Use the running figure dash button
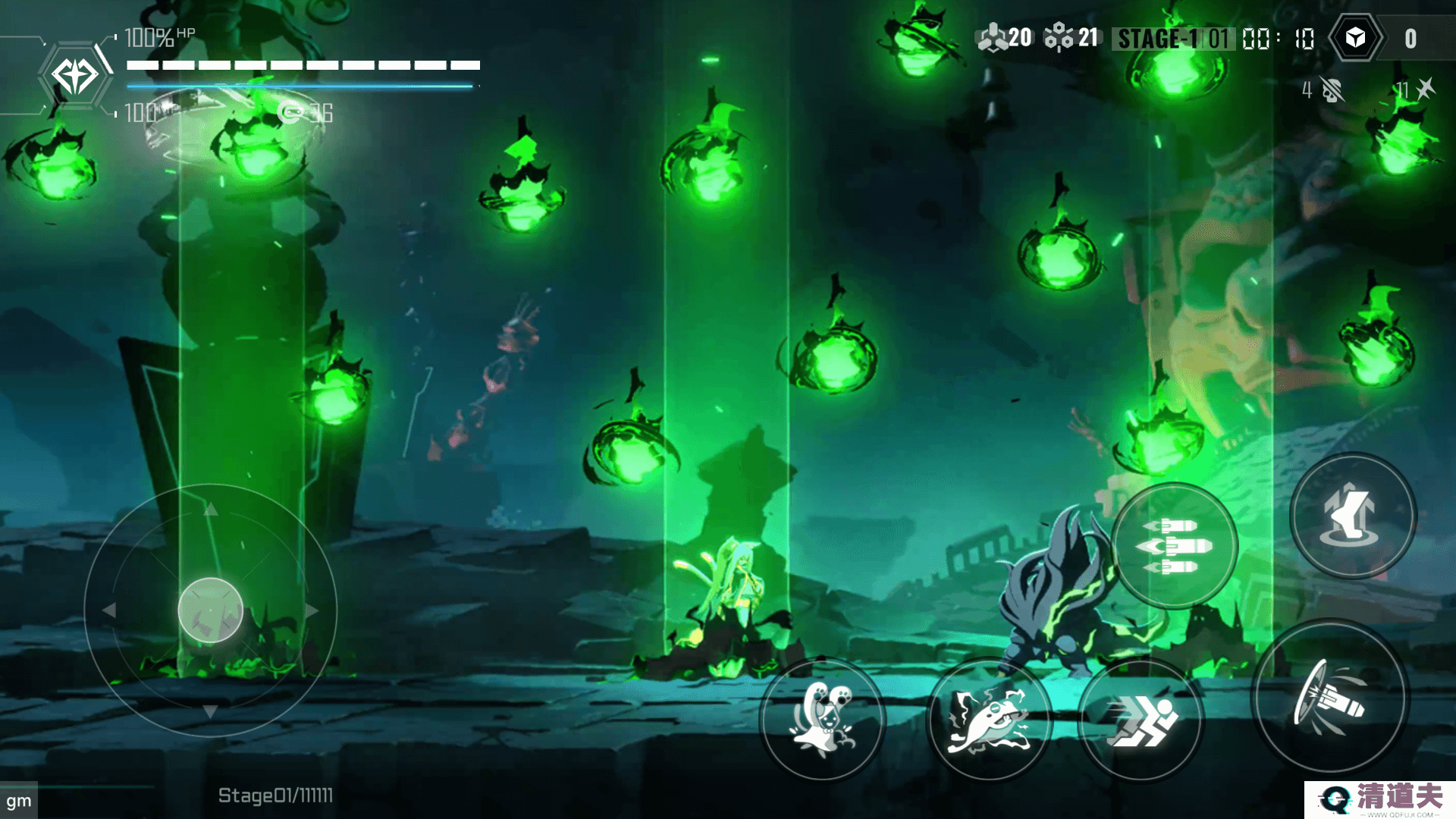This screenshot has width=1456, height=819. pyautogui.click(x=1141, y=720)
